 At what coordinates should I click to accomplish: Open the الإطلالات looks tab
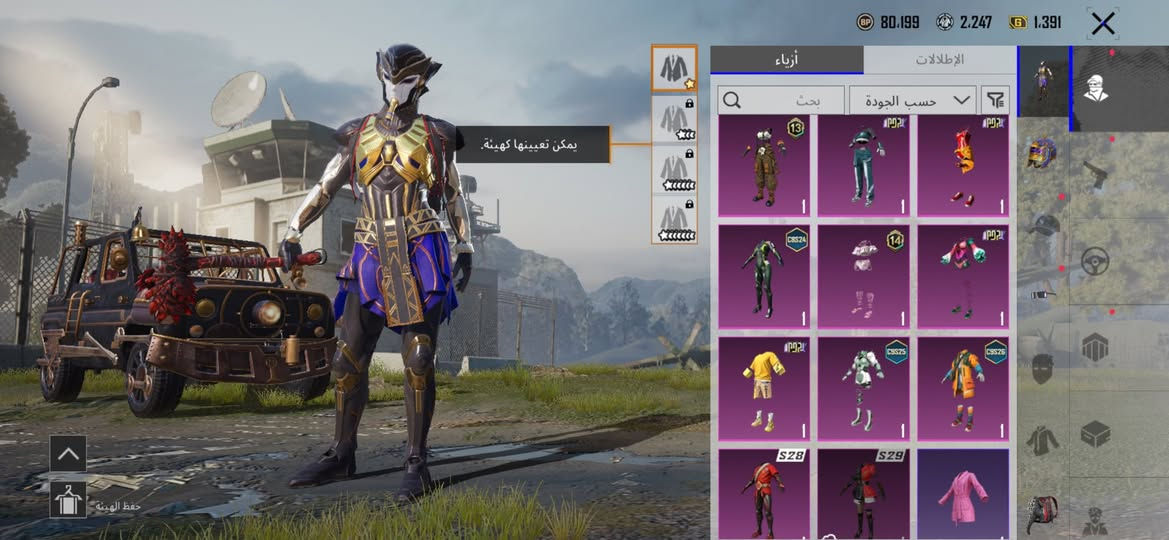939,59
